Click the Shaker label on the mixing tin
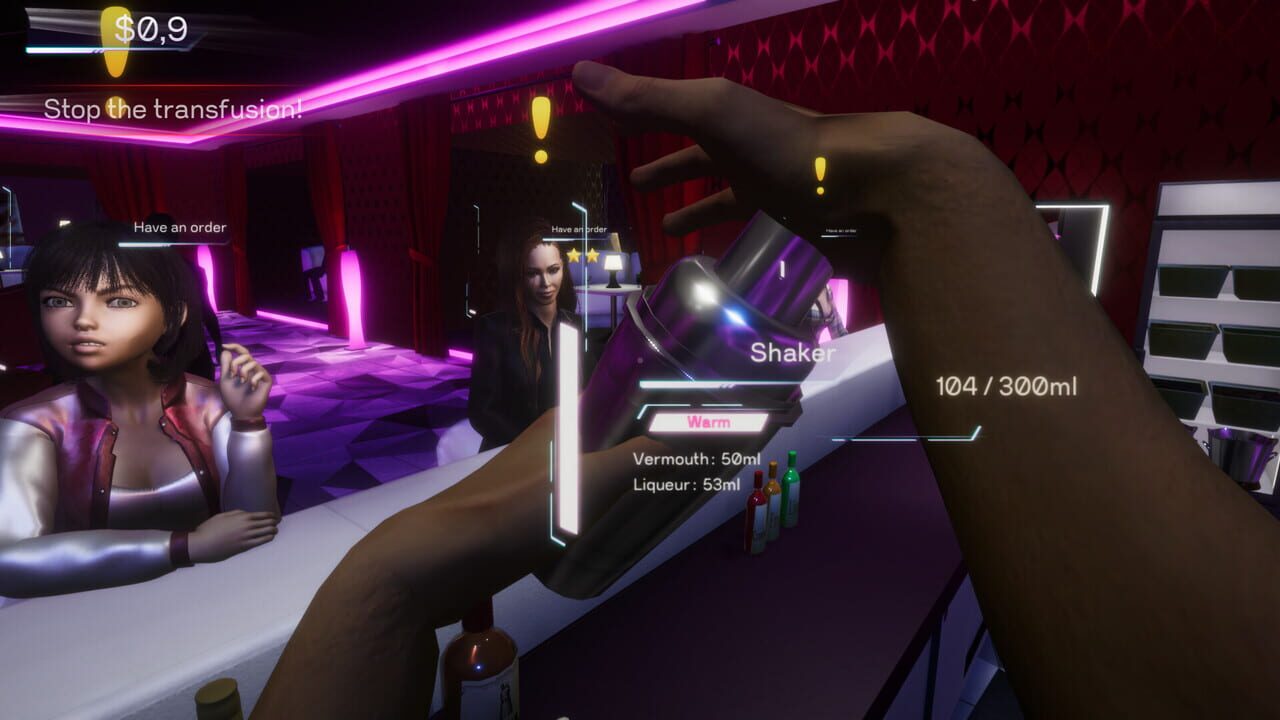Screen dimensions: 1280x720 [792, 352]
